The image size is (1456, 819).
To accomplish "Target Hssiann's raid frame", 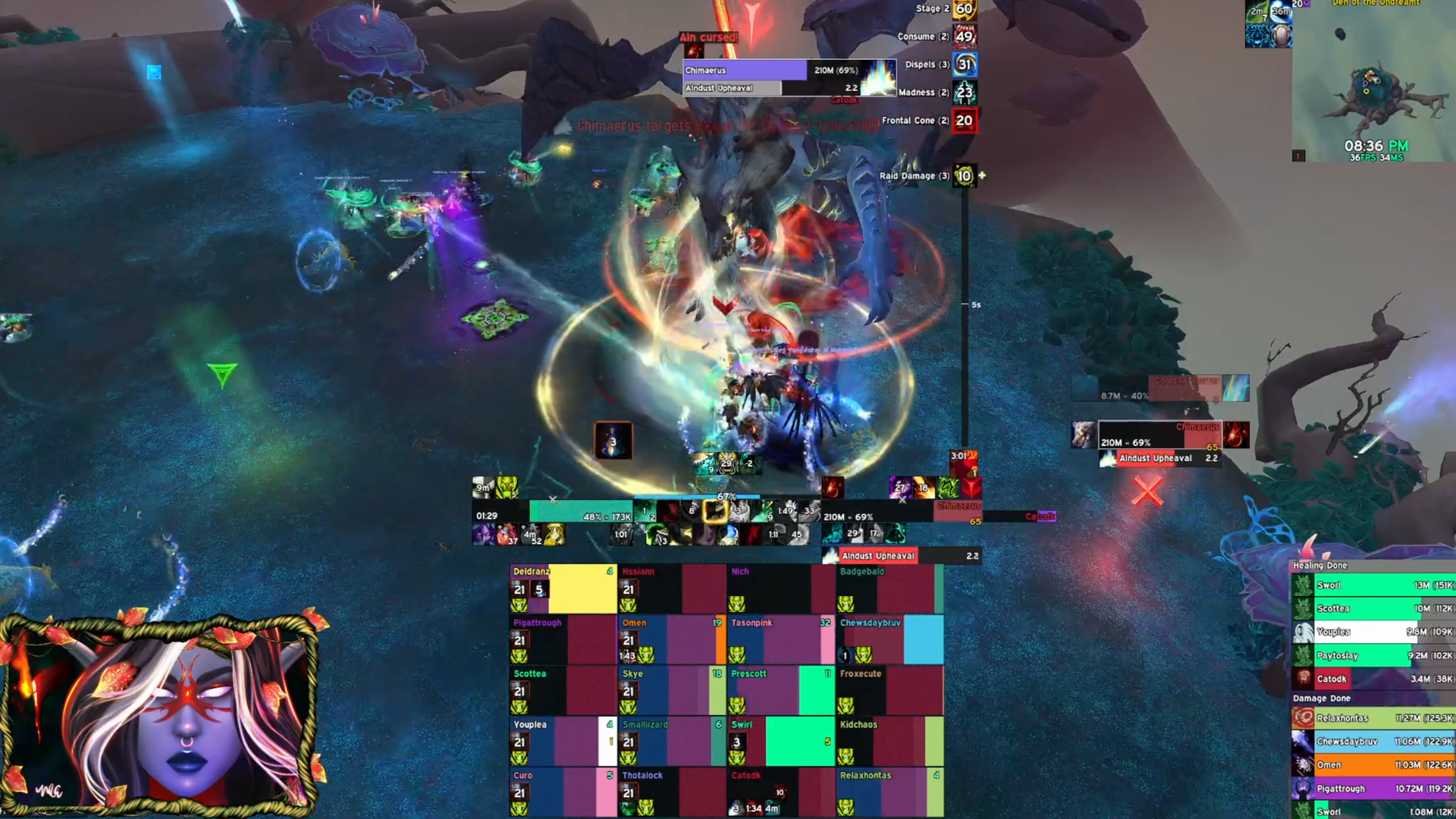I will 672,588.
